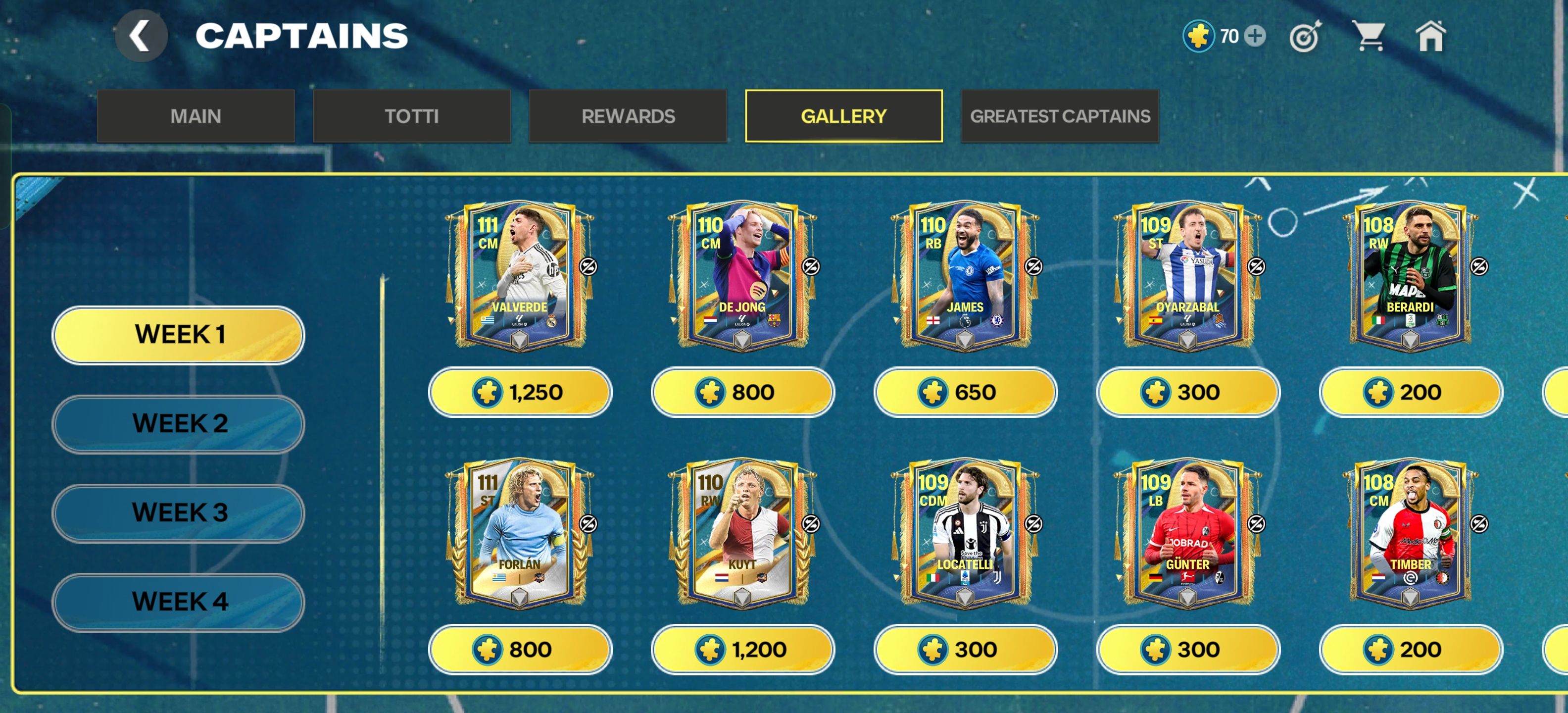Switch to the Main tab
The width and height of the screenshot is (1568, 713).
click(196, 116)
